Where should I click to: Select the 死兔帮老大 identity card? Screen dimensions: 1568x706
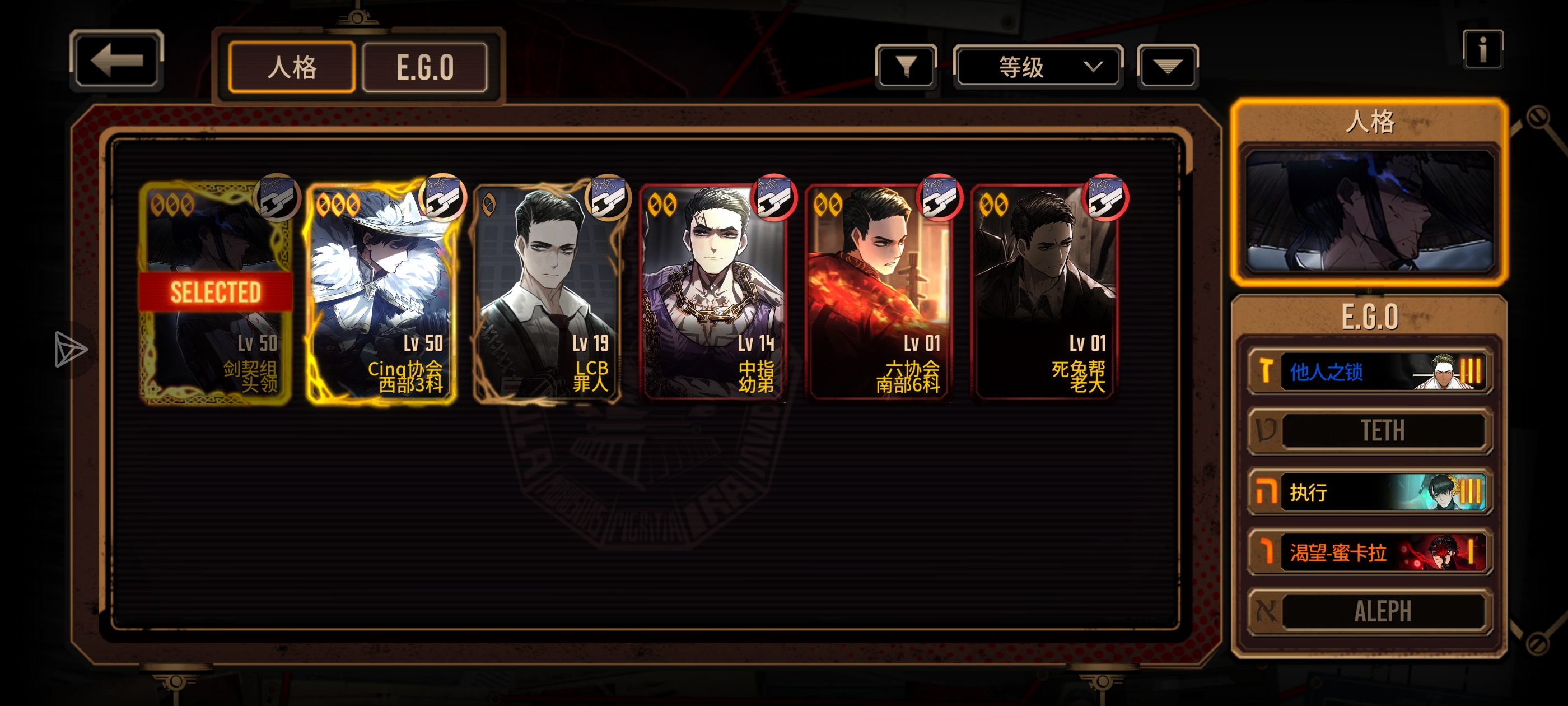click(1044, 292)
